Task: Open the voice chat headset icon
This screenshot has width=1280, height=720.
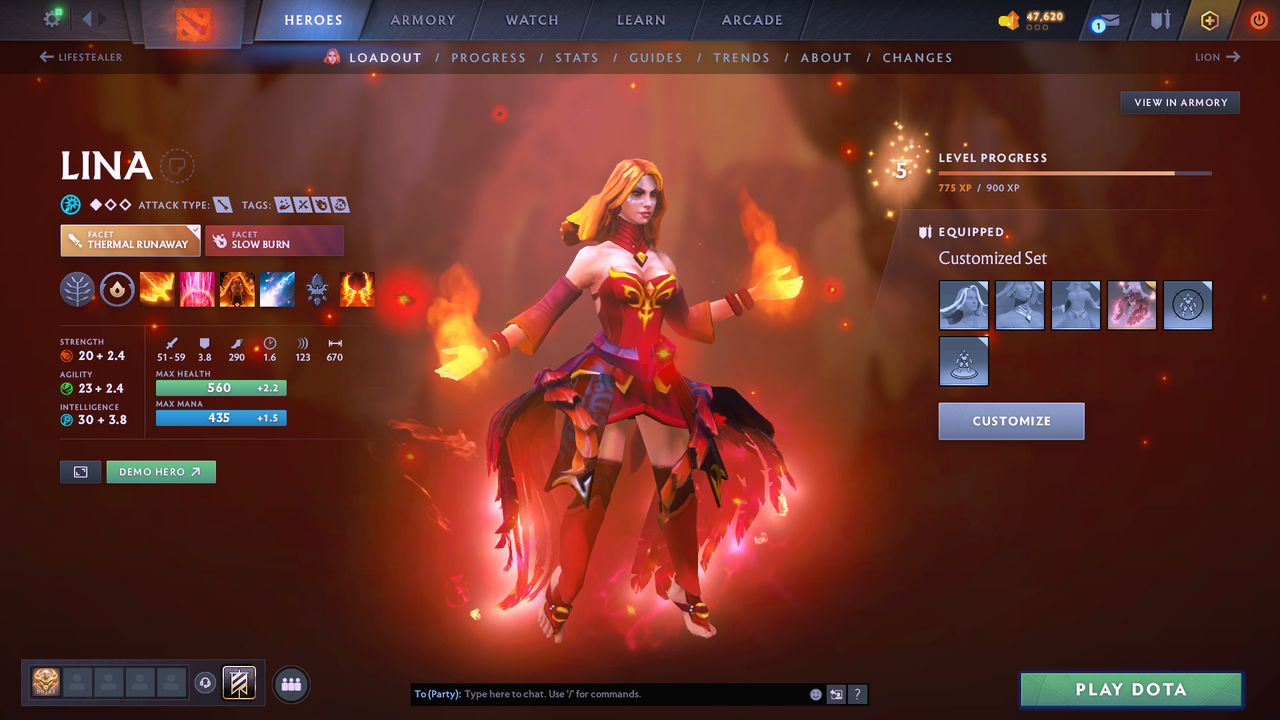Action: tap(207, 682)
